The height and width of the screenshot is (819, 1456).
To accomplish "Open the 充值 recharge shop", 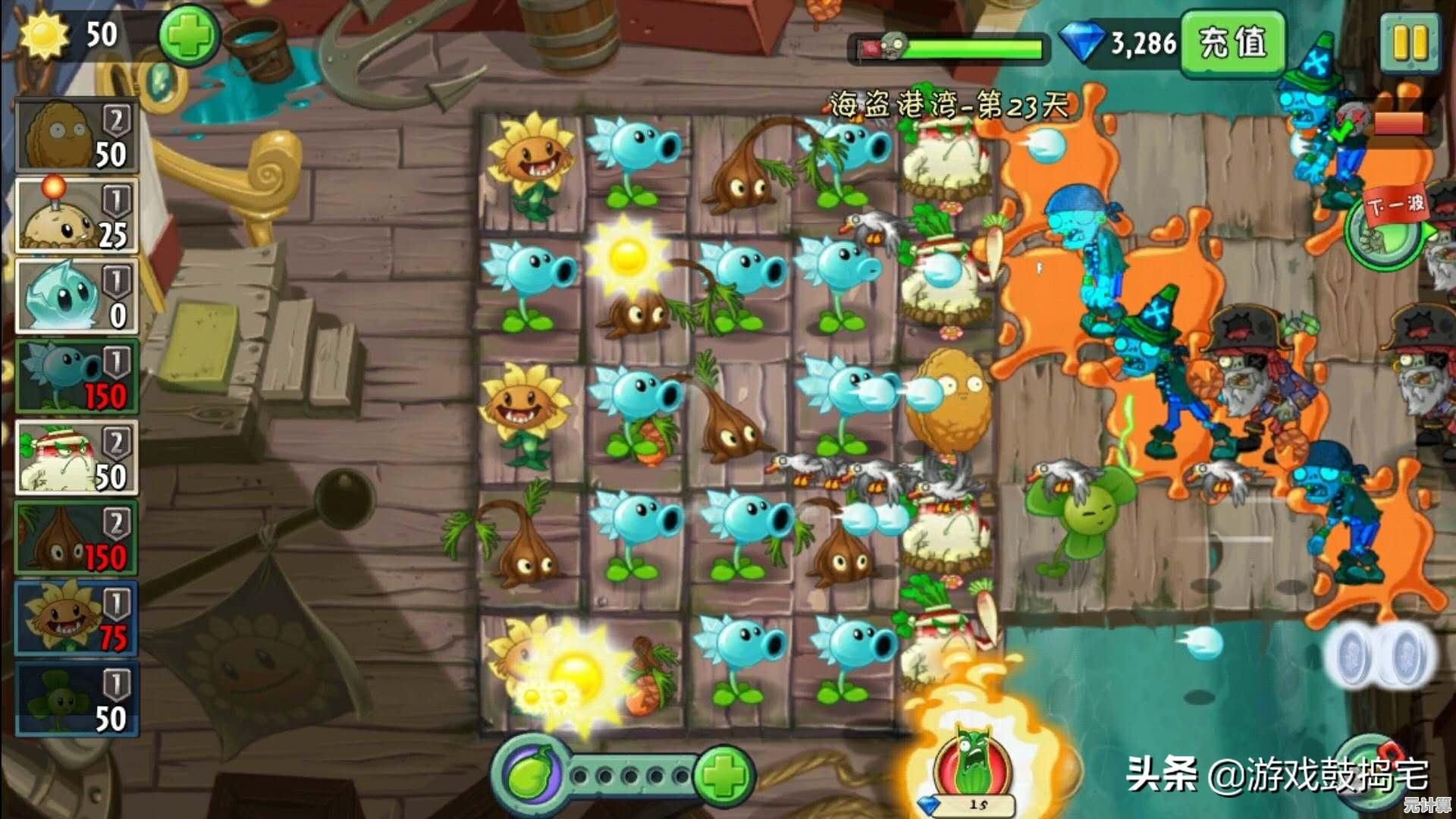I will (x=1233, y=43).
